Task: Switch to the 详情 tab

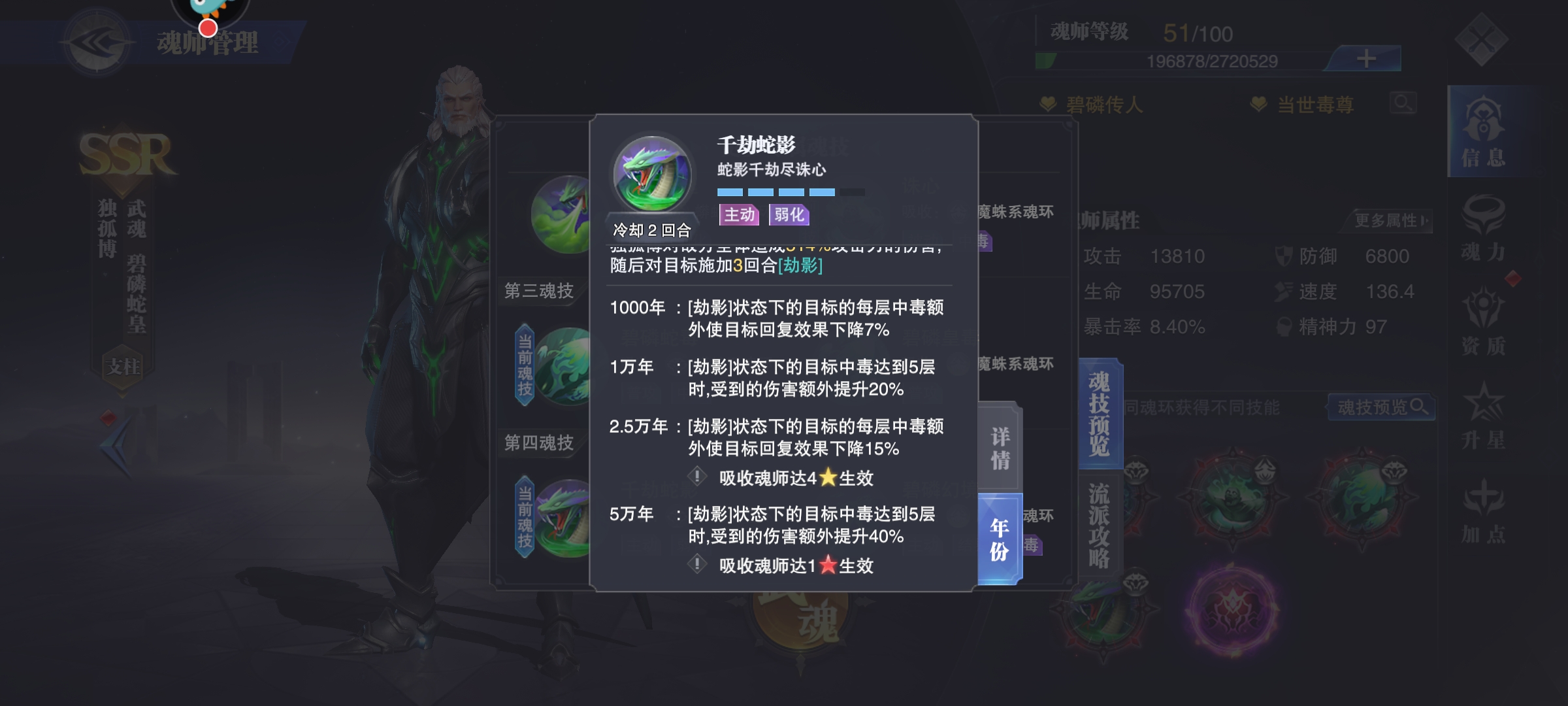Action: pos(998,448)
